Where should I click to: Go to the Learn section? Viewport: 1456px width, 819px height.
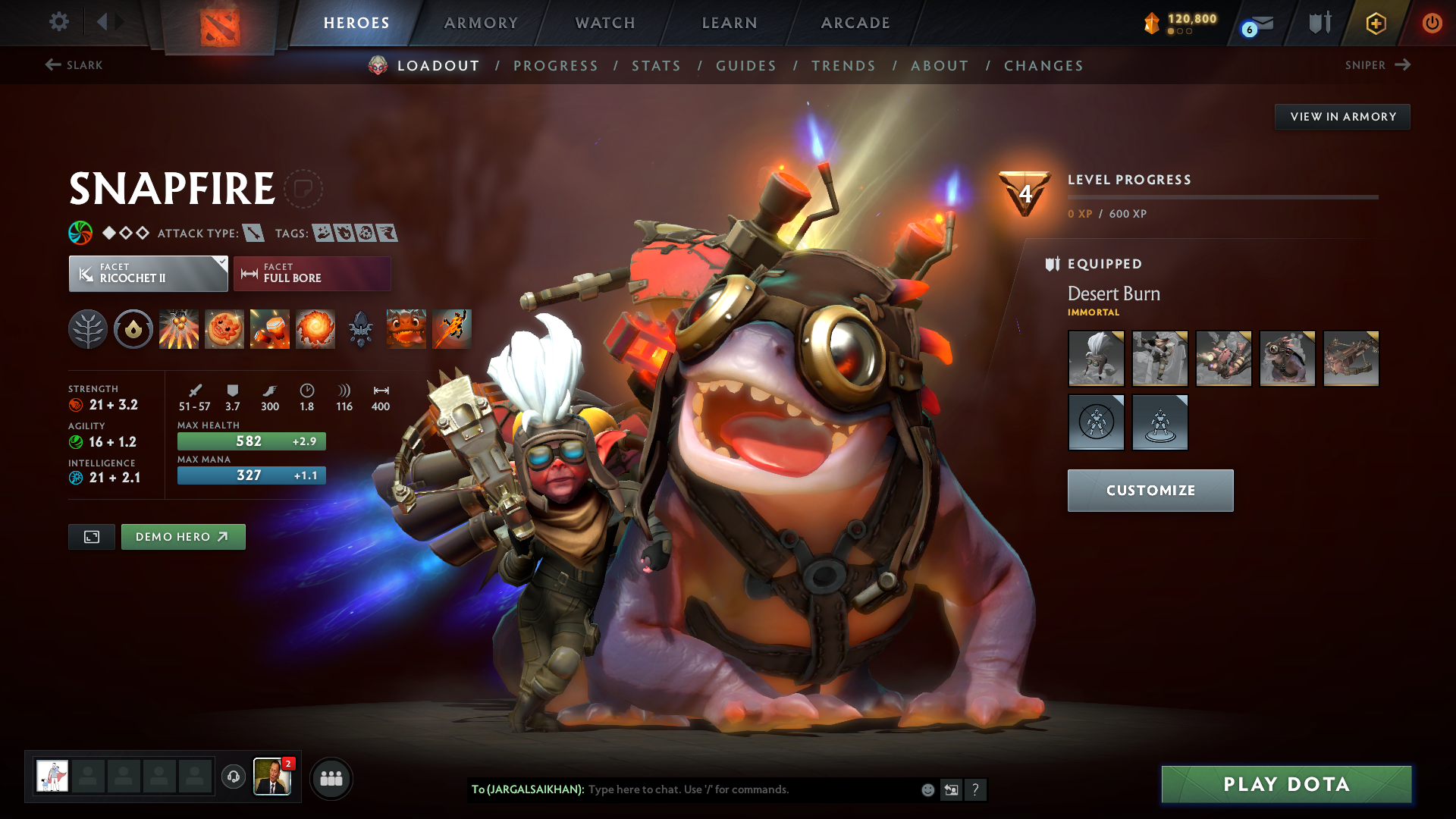pos(730,23)
